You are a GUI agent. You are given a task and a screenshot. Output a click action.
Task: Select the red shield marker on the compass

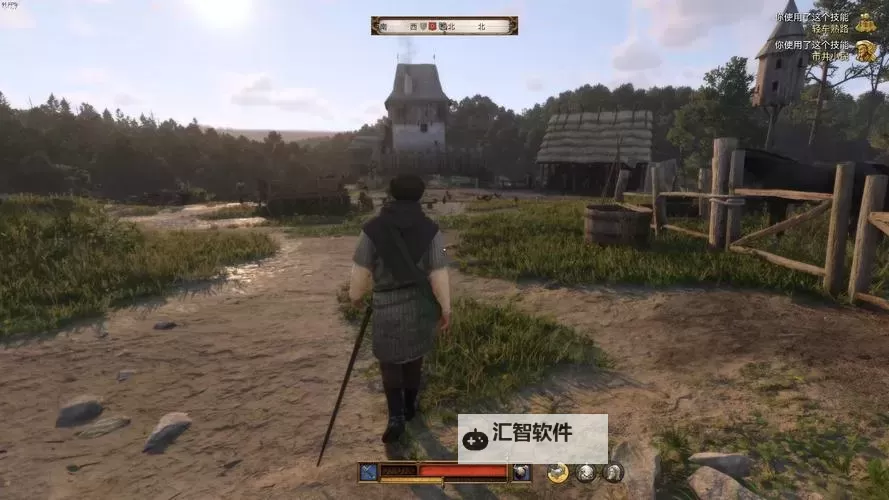pos(433,26)
